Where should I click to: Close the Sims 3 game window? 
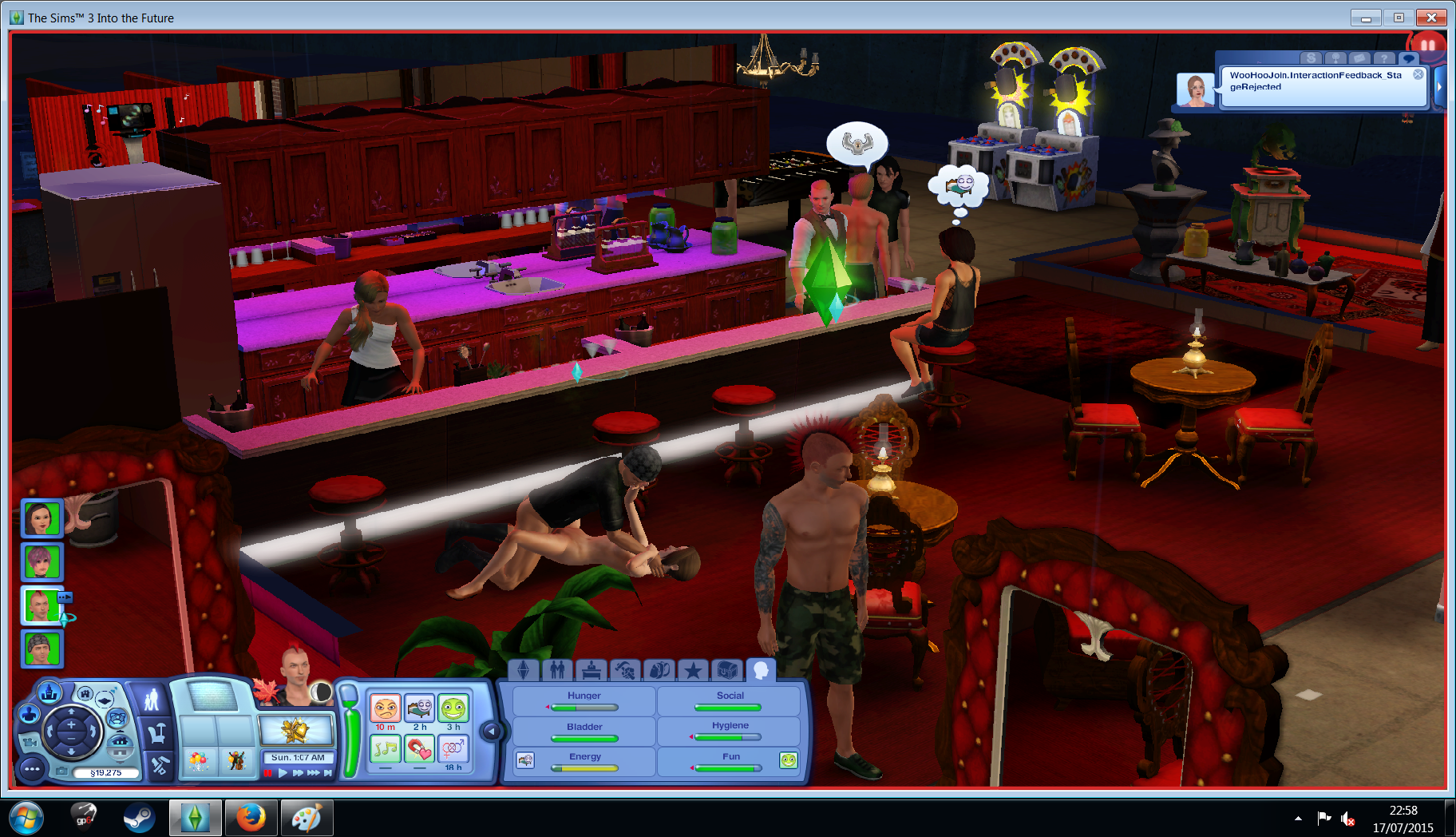pyautogui.click(x=1431, y=18)
